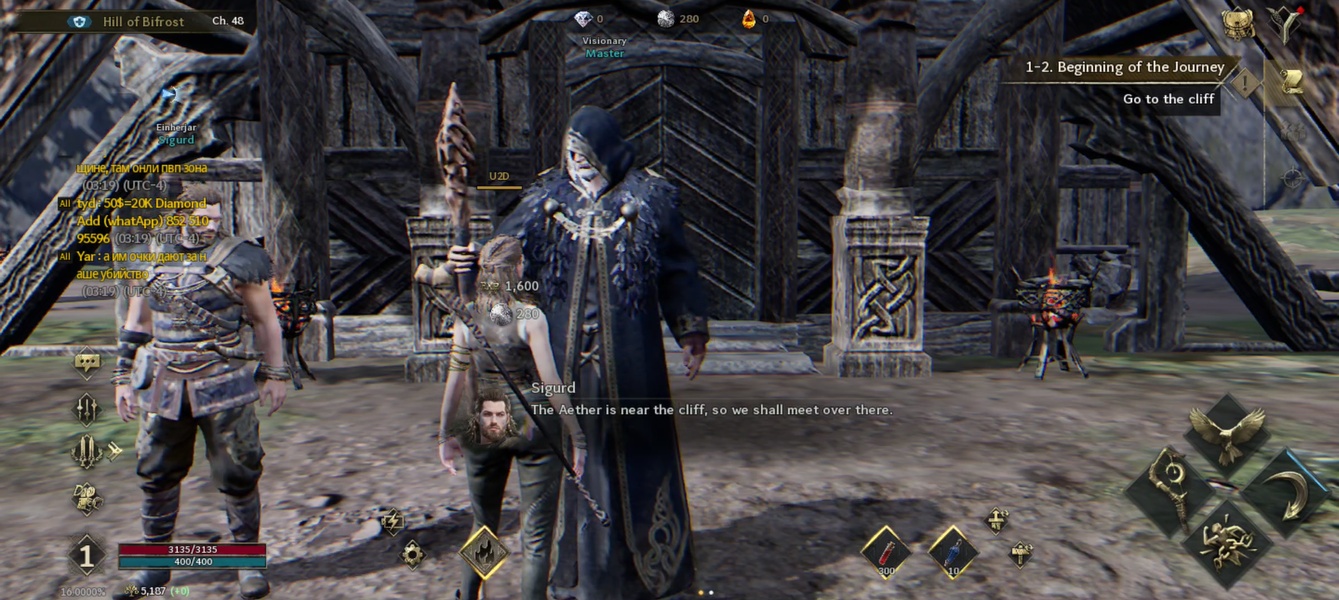Use the red health potion
1339x600 pixels.
pos(886,553)
